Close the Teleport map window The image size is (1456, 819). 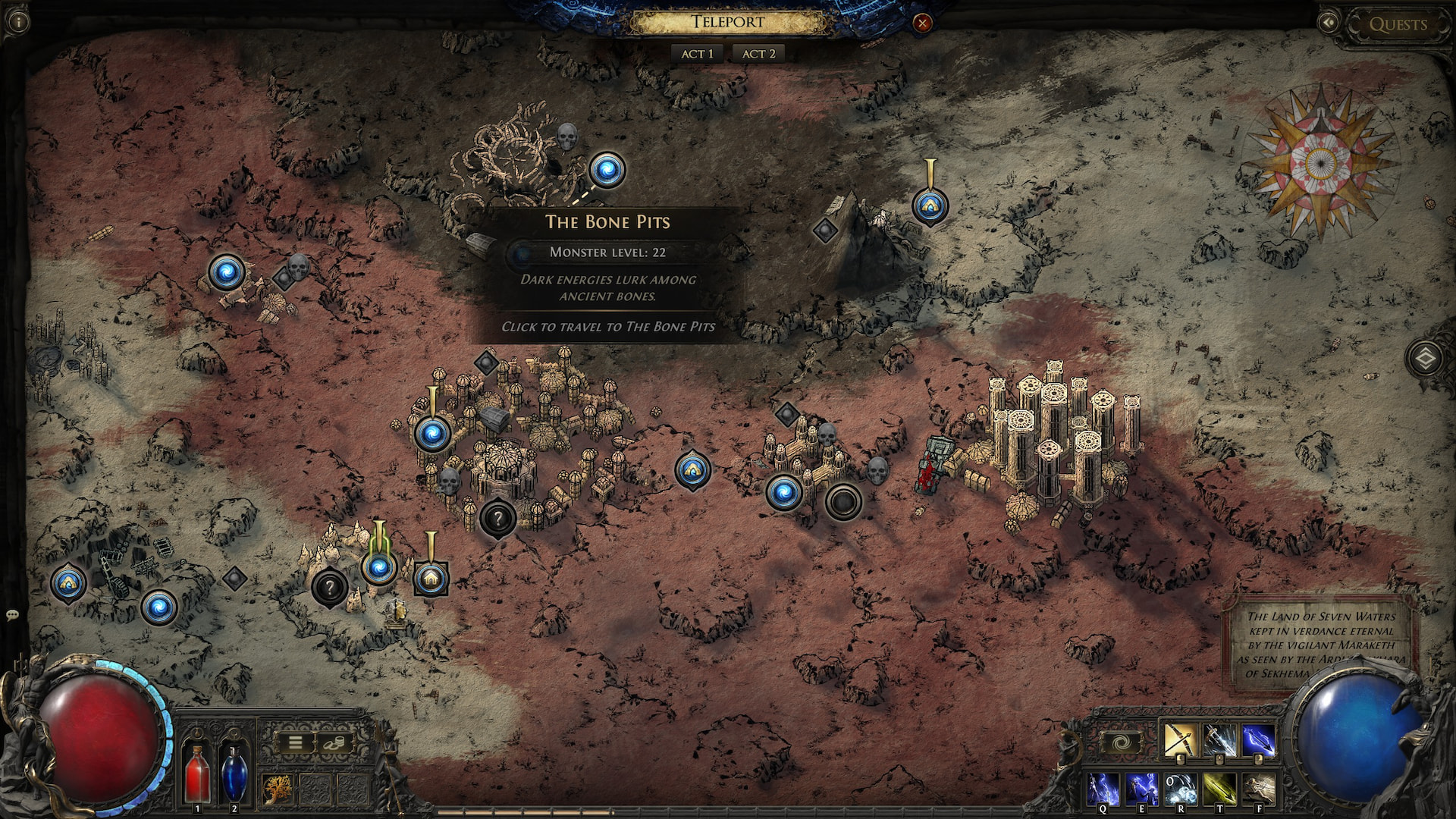922,23
